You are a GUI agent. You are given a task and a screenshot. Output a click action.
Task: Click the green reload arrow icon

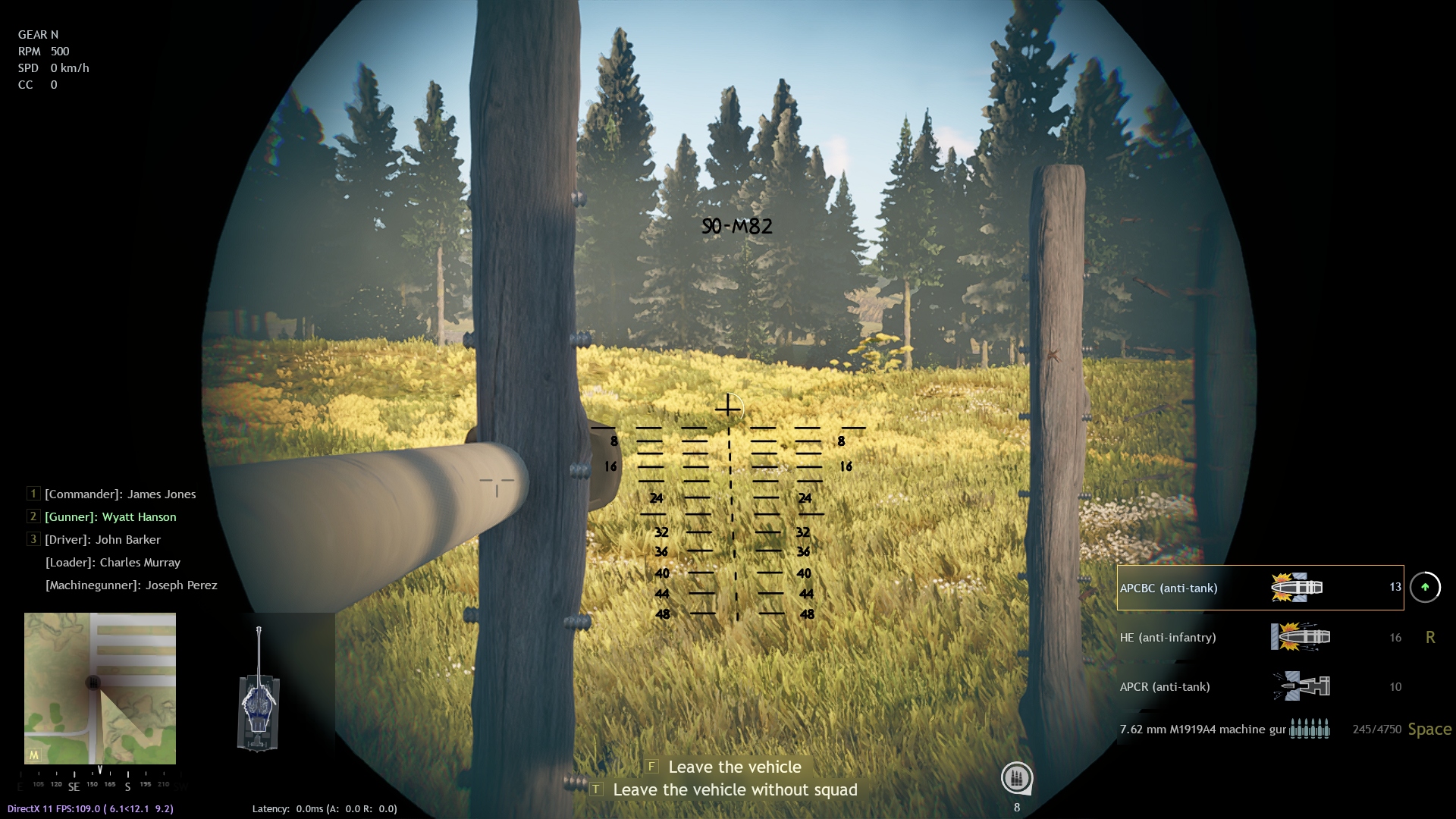pyautogui.click(x=1424, y=588)
